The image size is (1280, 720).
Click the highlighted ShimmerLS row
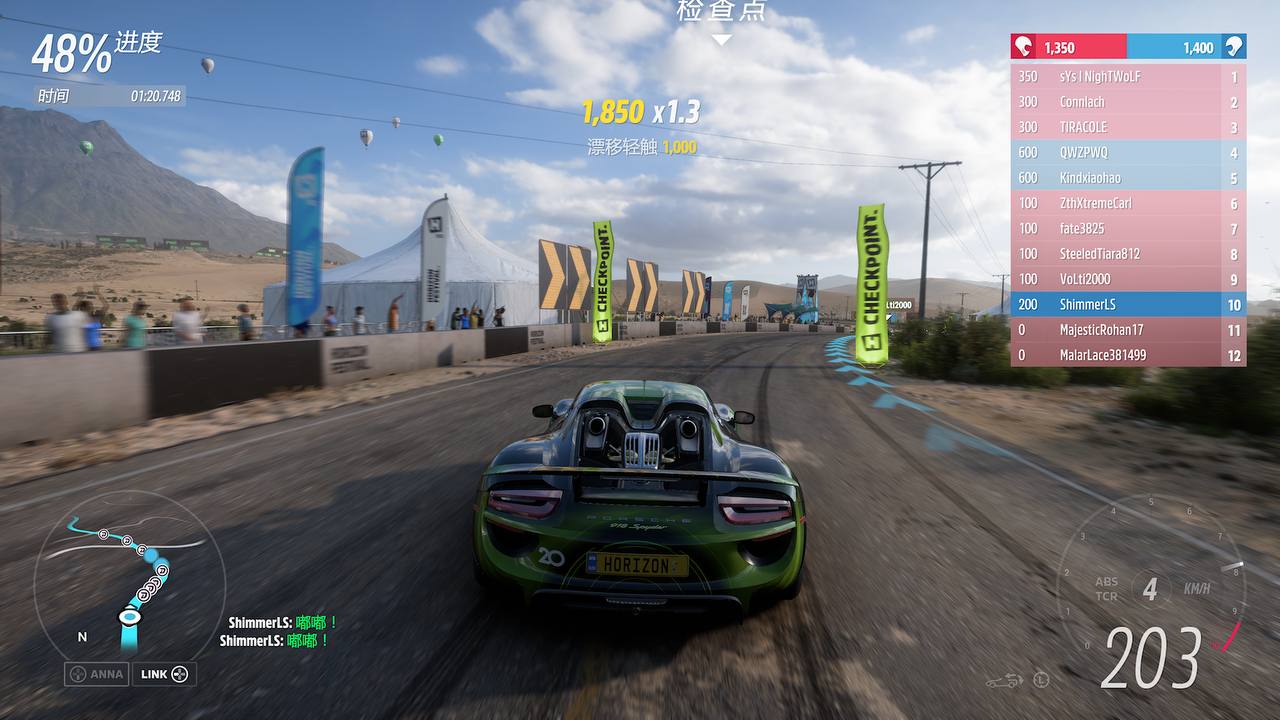[x=1128, y=305]
